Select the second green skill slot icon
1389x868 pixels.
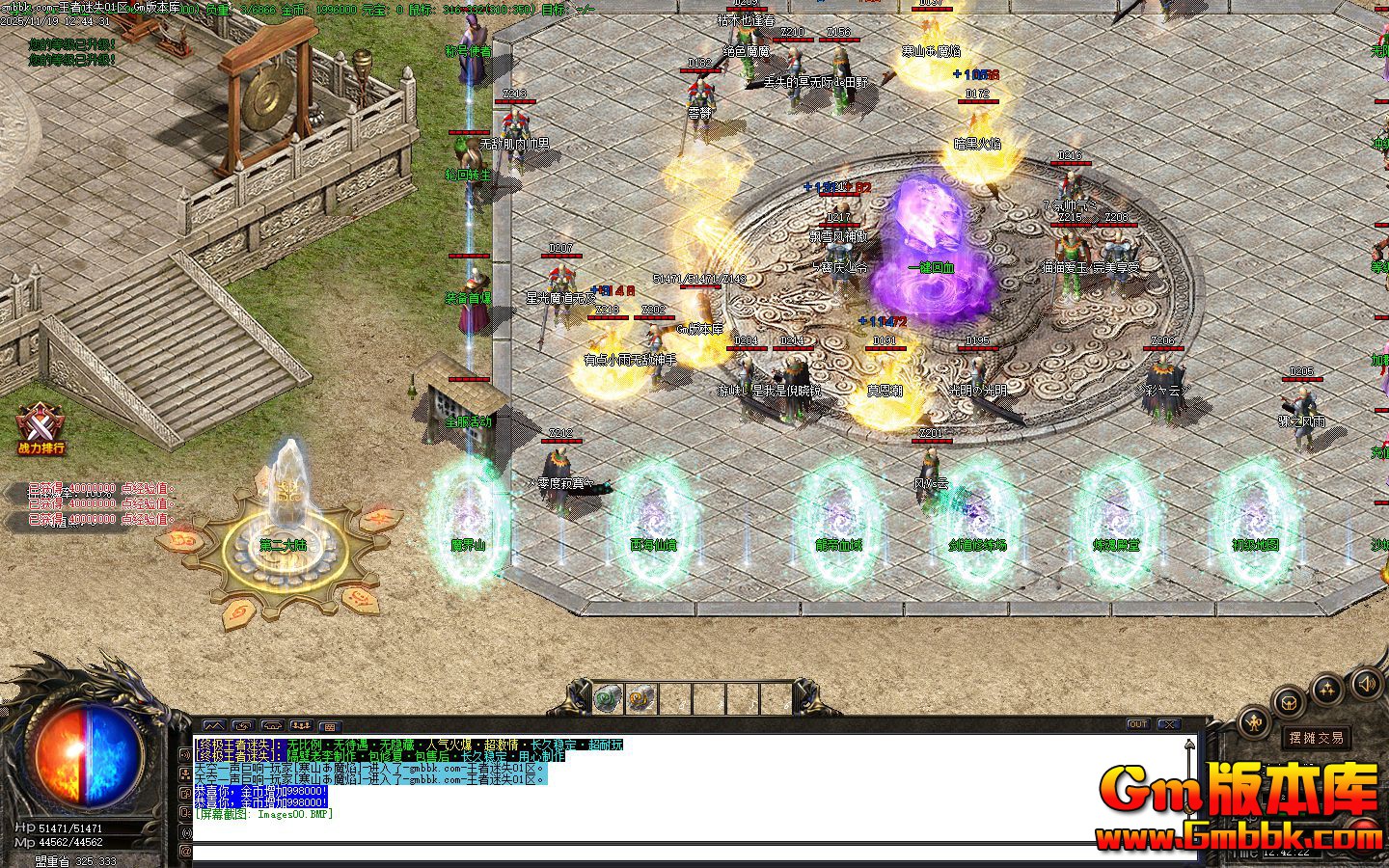click(640, 696)
